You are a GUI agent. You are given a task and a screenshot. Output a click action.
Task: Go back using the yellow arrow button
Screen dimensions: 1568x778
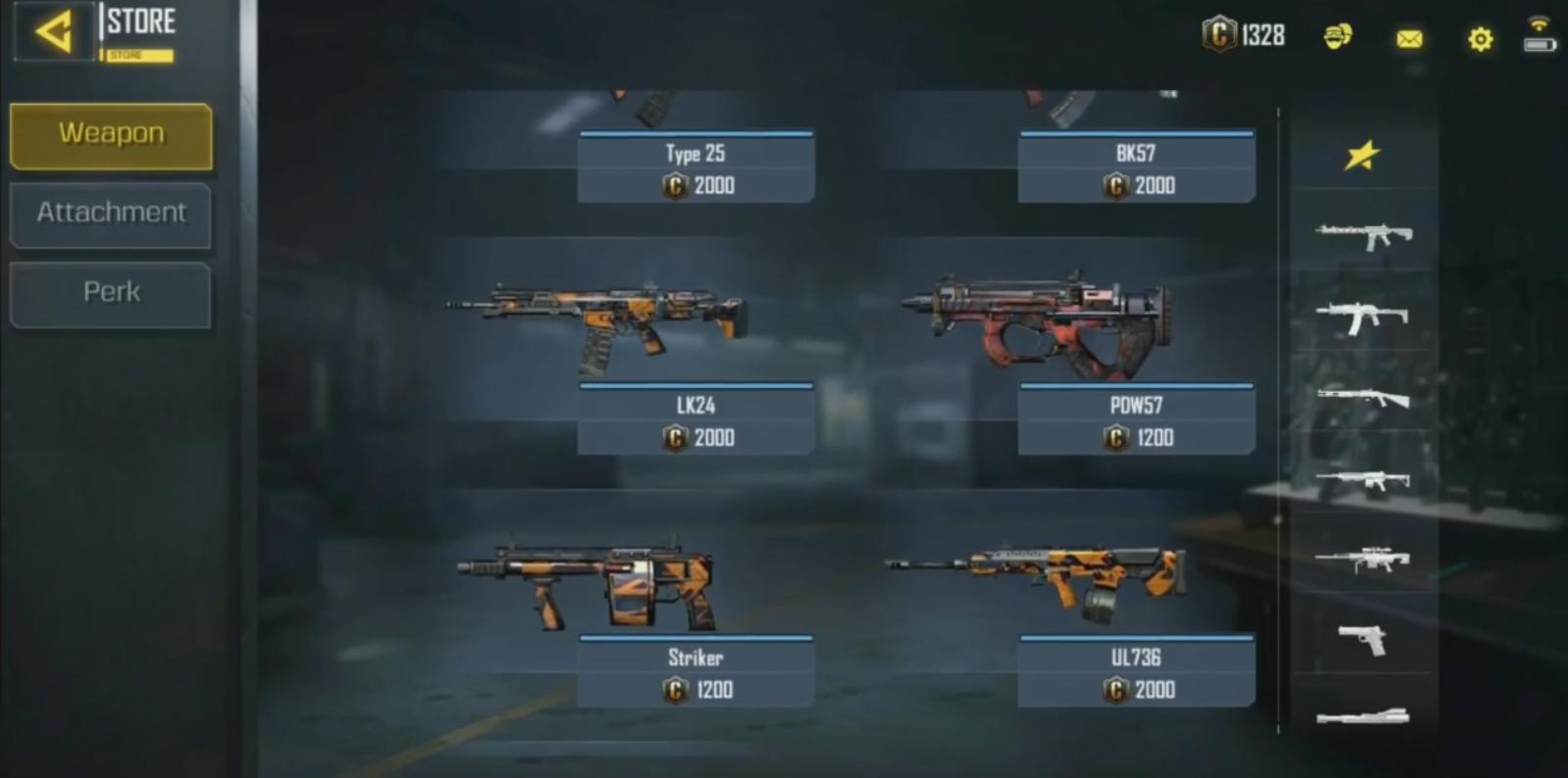(x=54, y=32)
